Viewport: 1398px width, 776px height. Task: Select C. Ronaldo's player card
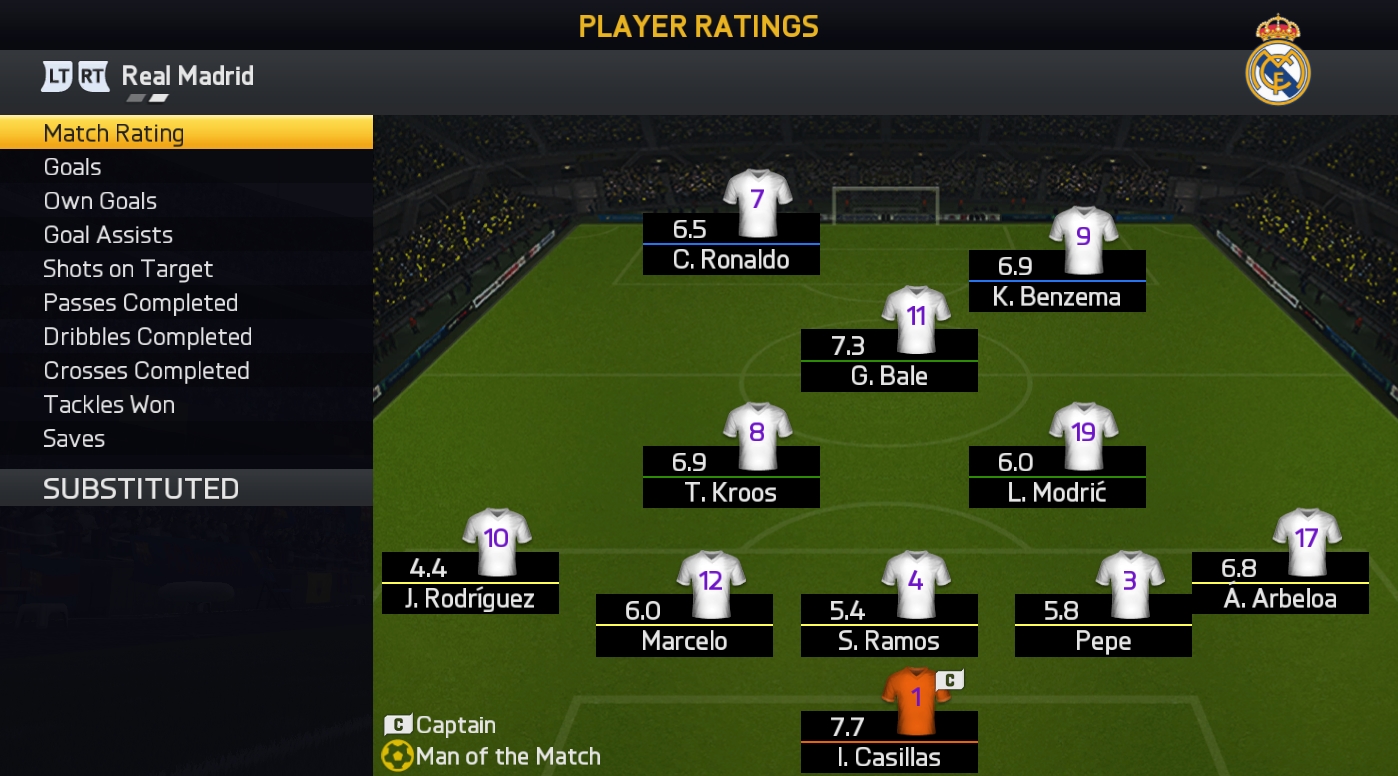pos(731,243)
